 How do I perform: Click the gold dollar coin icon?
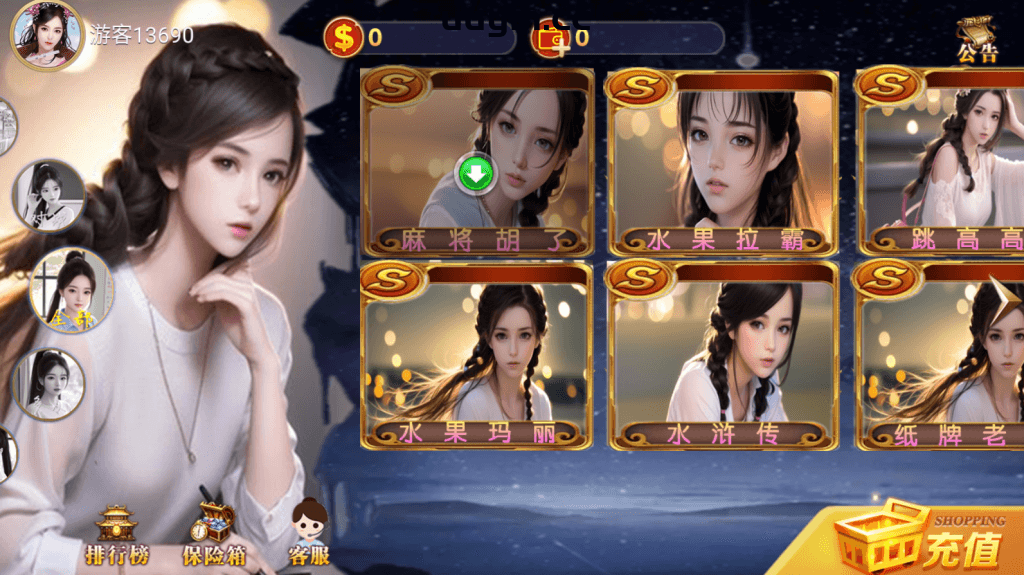point(343,38)
